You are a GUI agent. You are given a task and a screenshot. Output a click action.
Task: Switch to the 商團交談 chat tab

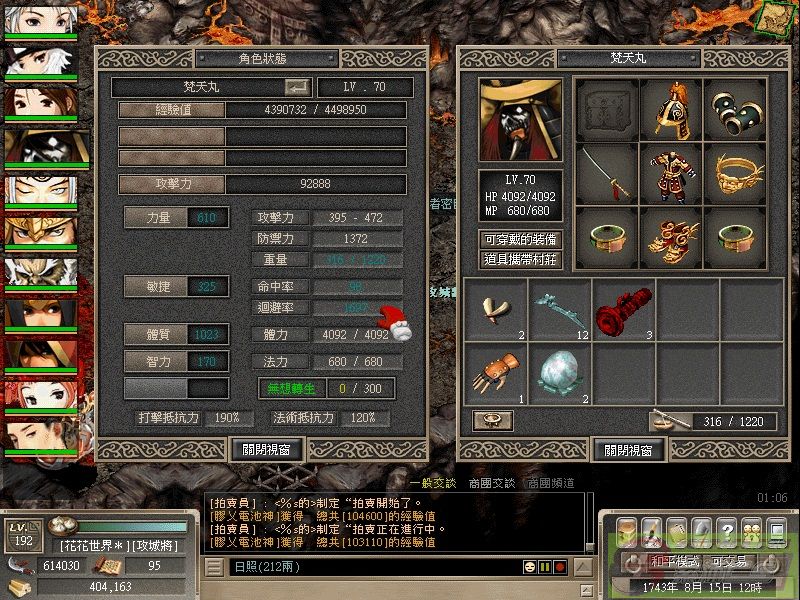click(x=490, y=482)
